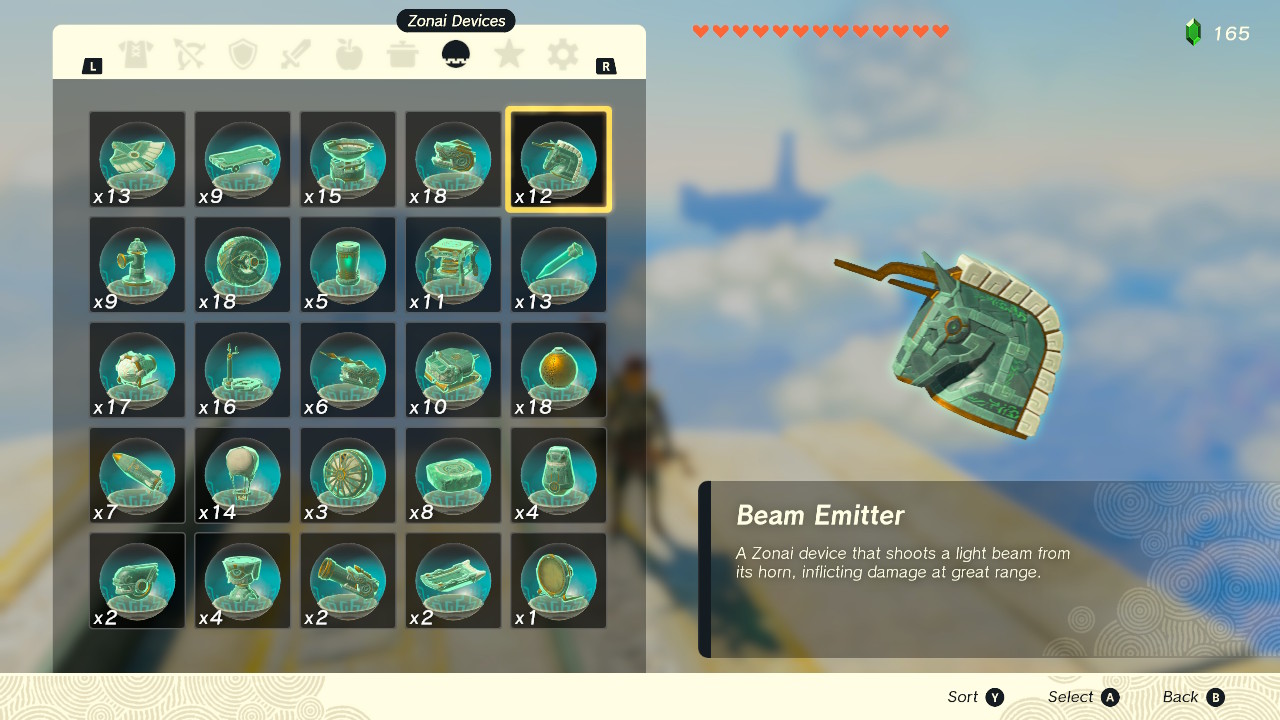Exit the menu with the Back button
This screenshot has height=720, width=1280.
pos(1192,697)
